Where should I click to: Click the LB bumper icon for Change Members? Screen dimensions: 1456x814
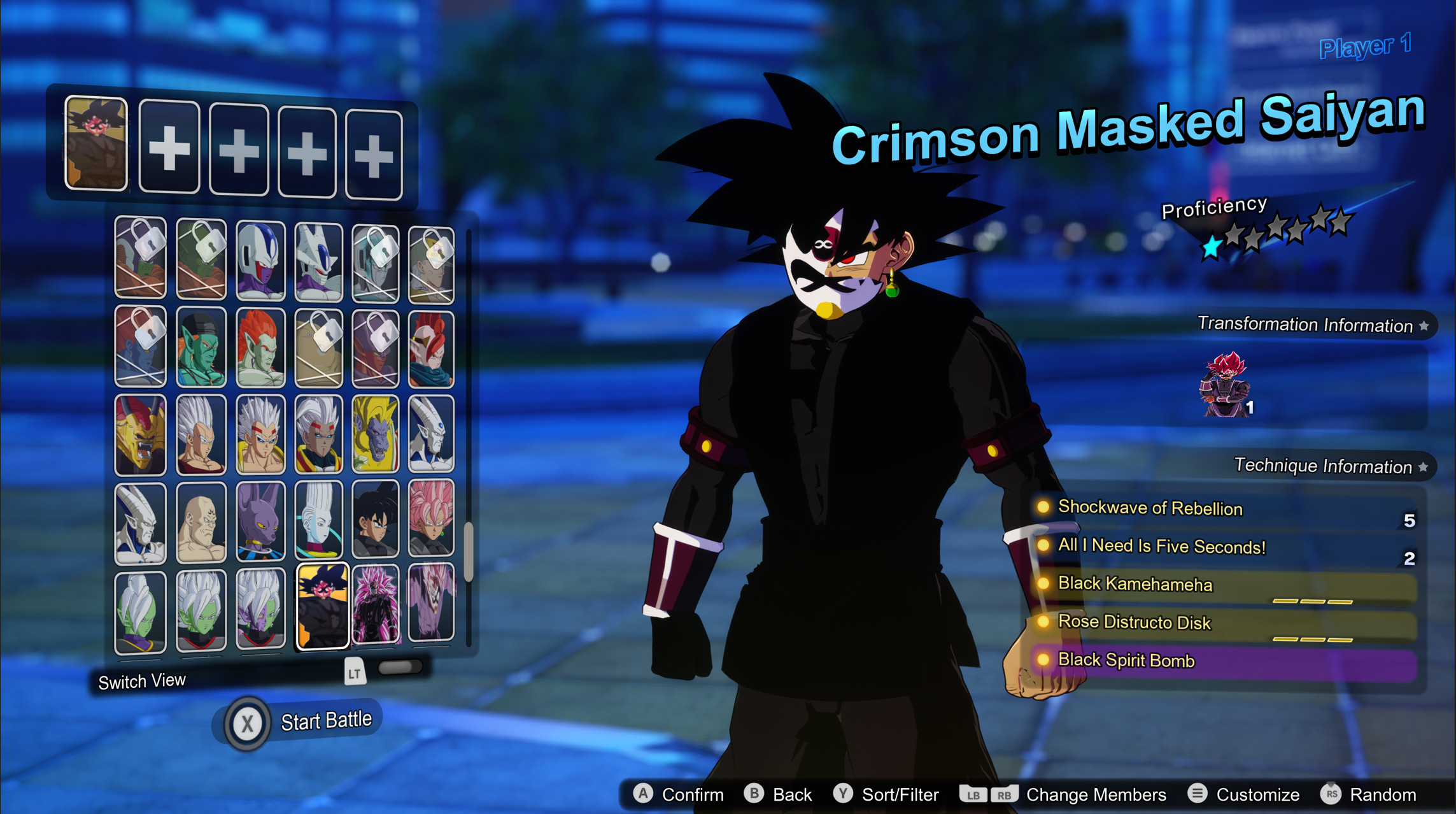click(x=973, y=794)
